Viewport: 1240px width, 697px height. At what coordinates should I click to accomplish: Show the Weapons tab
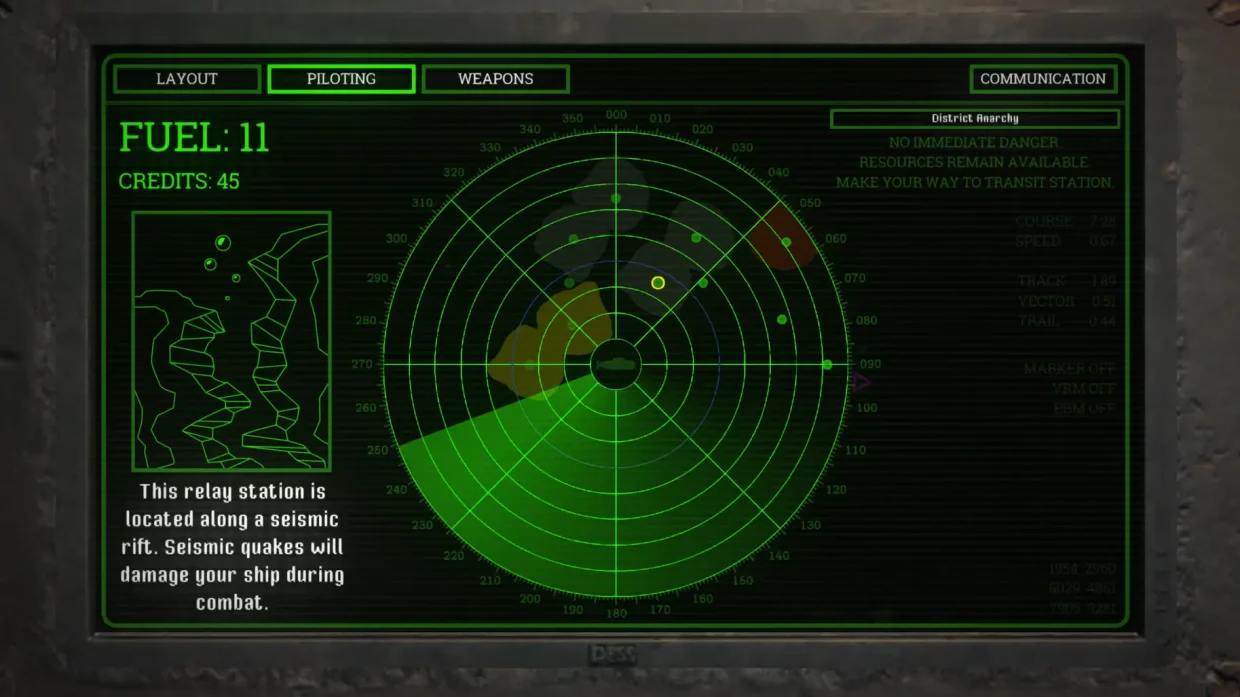(x=495, y=79)
